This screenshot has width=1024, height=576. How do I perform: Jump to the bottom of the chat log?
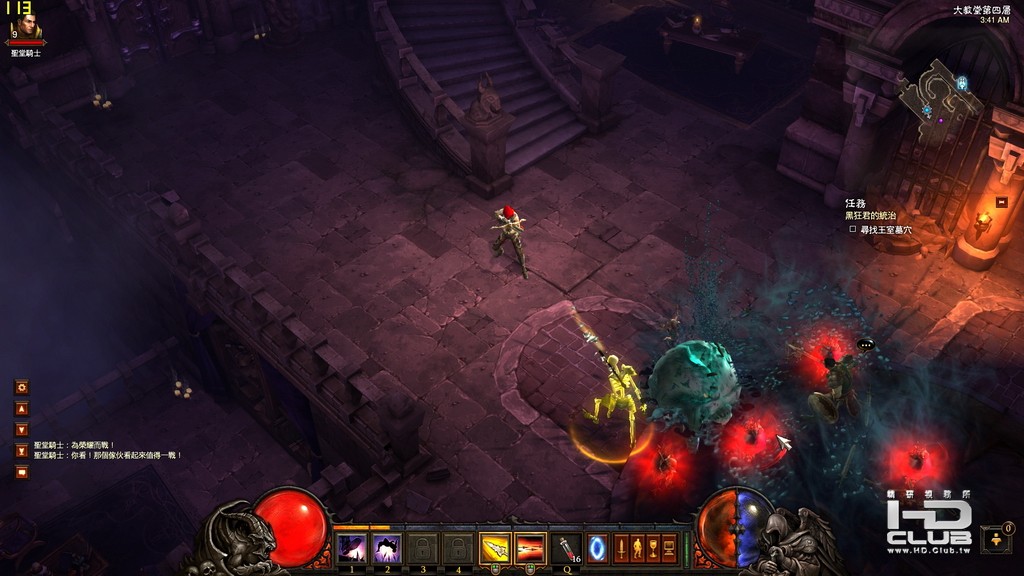21,451
